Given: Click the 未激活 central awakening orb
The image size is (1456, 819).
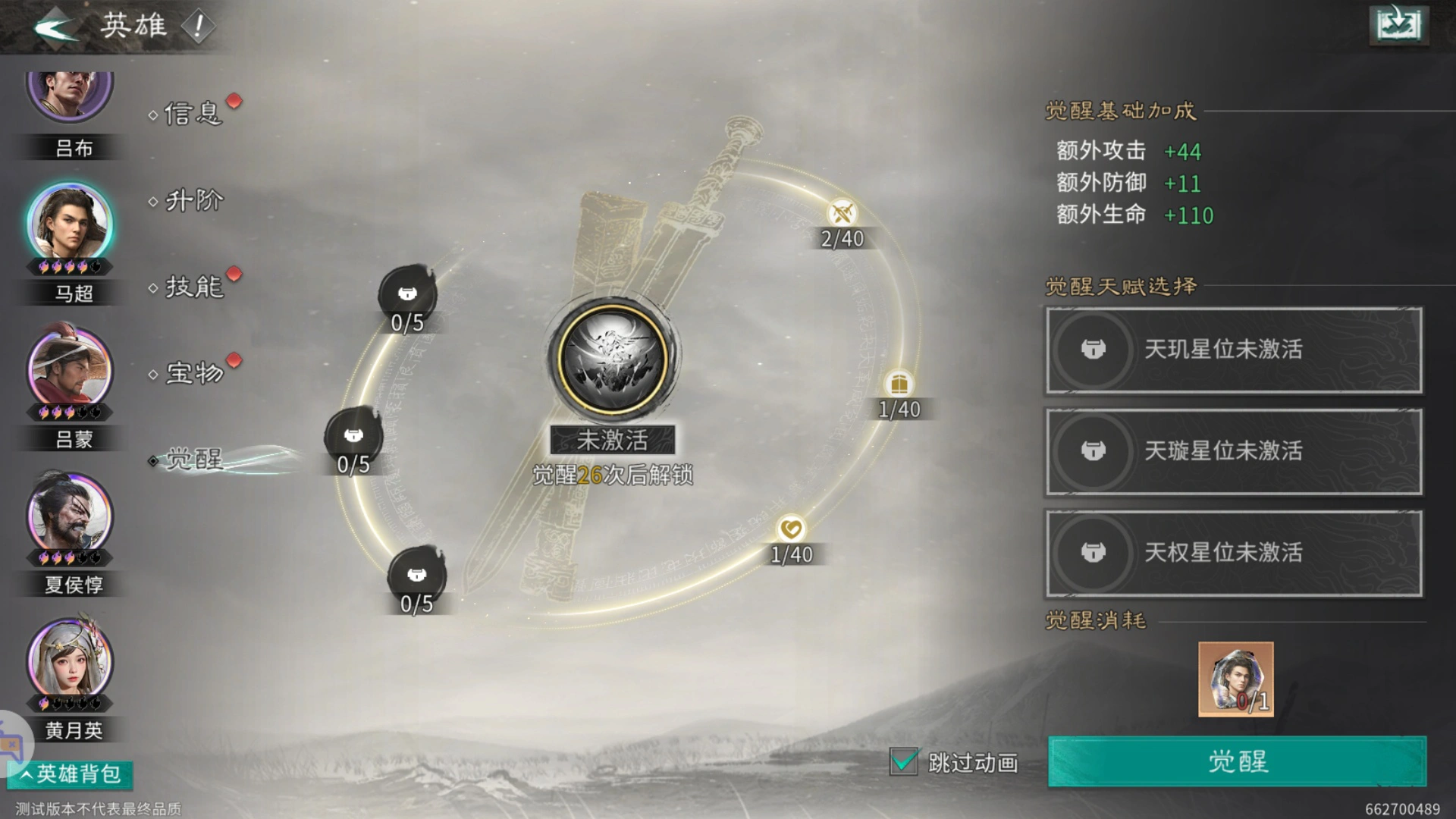Looking at the screenshot, I should pos(612,357).
